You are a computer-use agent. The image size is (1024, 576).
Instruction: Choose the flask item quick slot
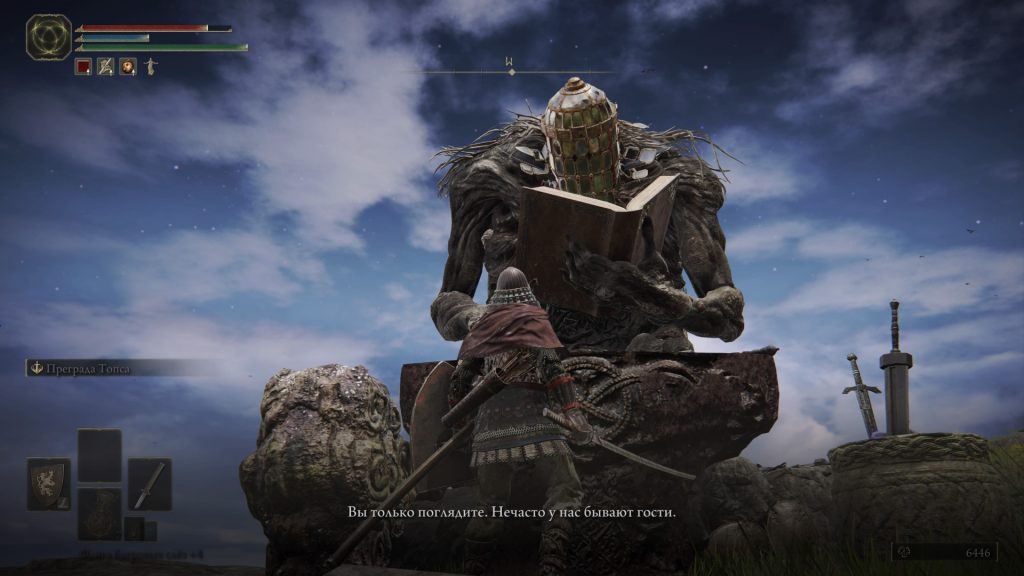99,513
